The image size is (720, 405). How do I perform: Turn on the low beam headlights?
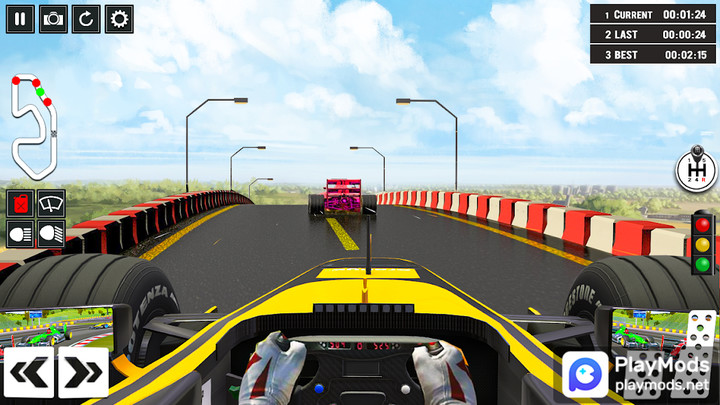[51, 234]
